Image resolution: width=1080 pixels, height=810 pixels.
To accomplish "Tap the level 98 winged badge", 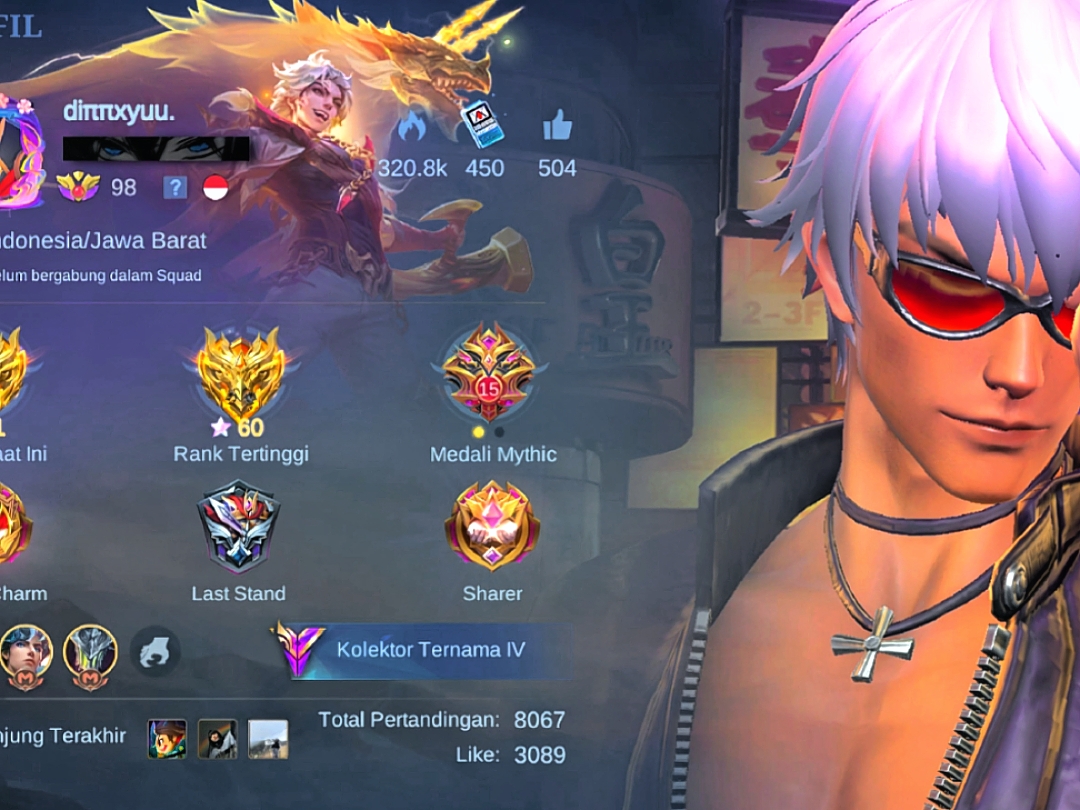I will click(78, 187).
